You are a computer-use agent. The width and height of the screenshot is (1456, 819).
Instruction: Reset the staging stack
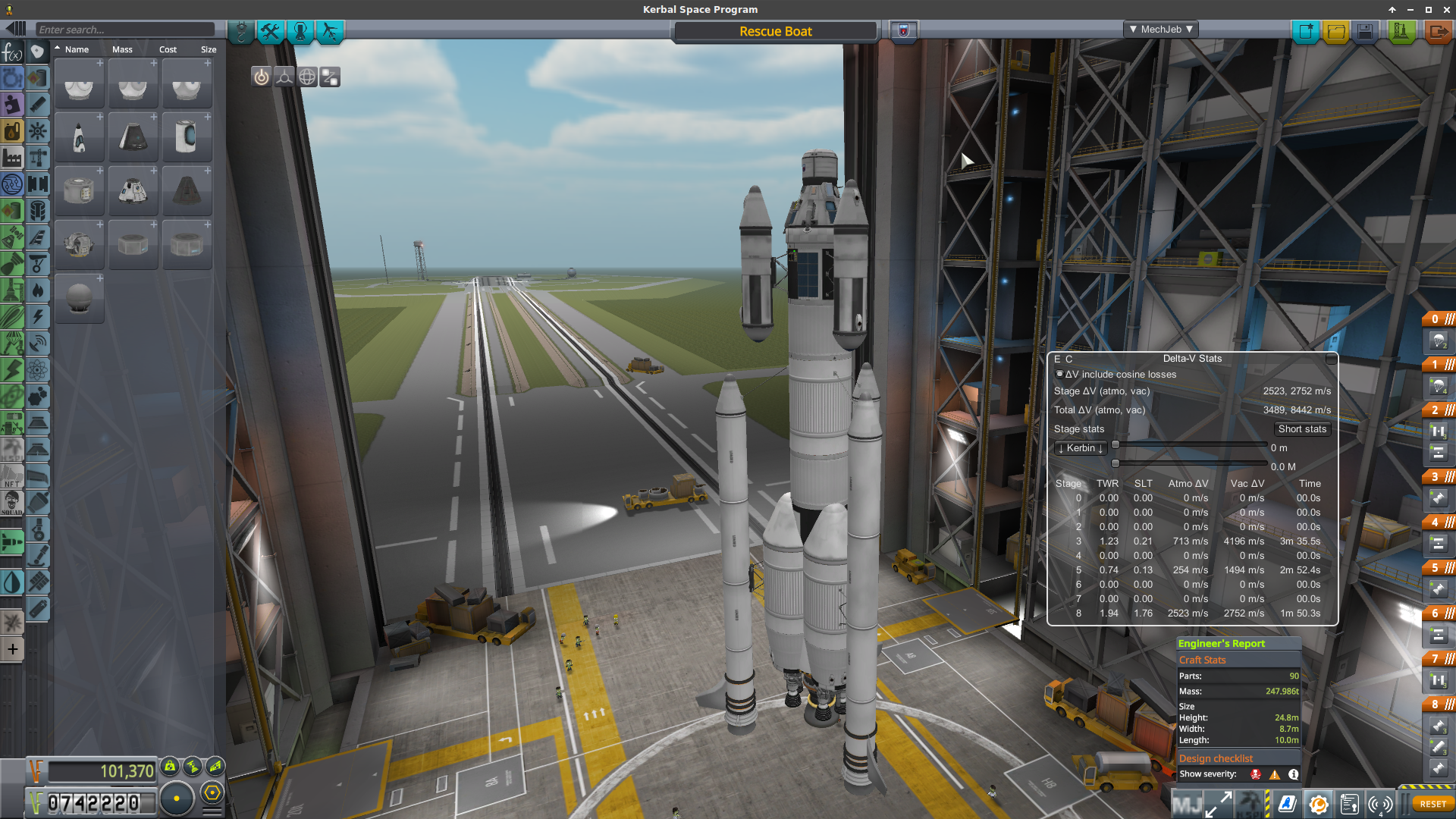(x=1432, y=804)
